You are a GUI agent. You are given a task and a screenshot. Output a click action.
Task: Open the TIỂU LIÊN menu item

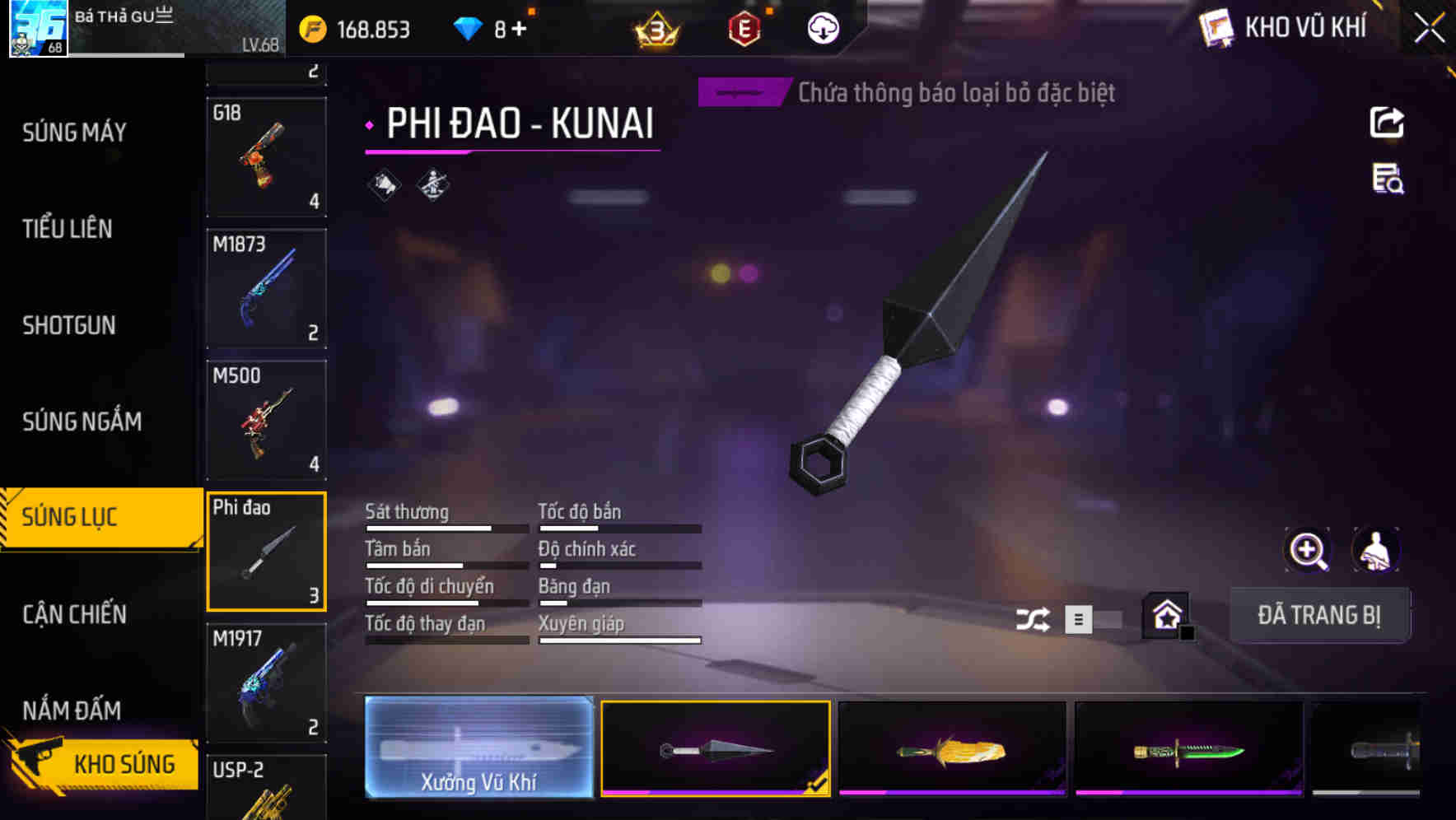(x=68, y=229)
